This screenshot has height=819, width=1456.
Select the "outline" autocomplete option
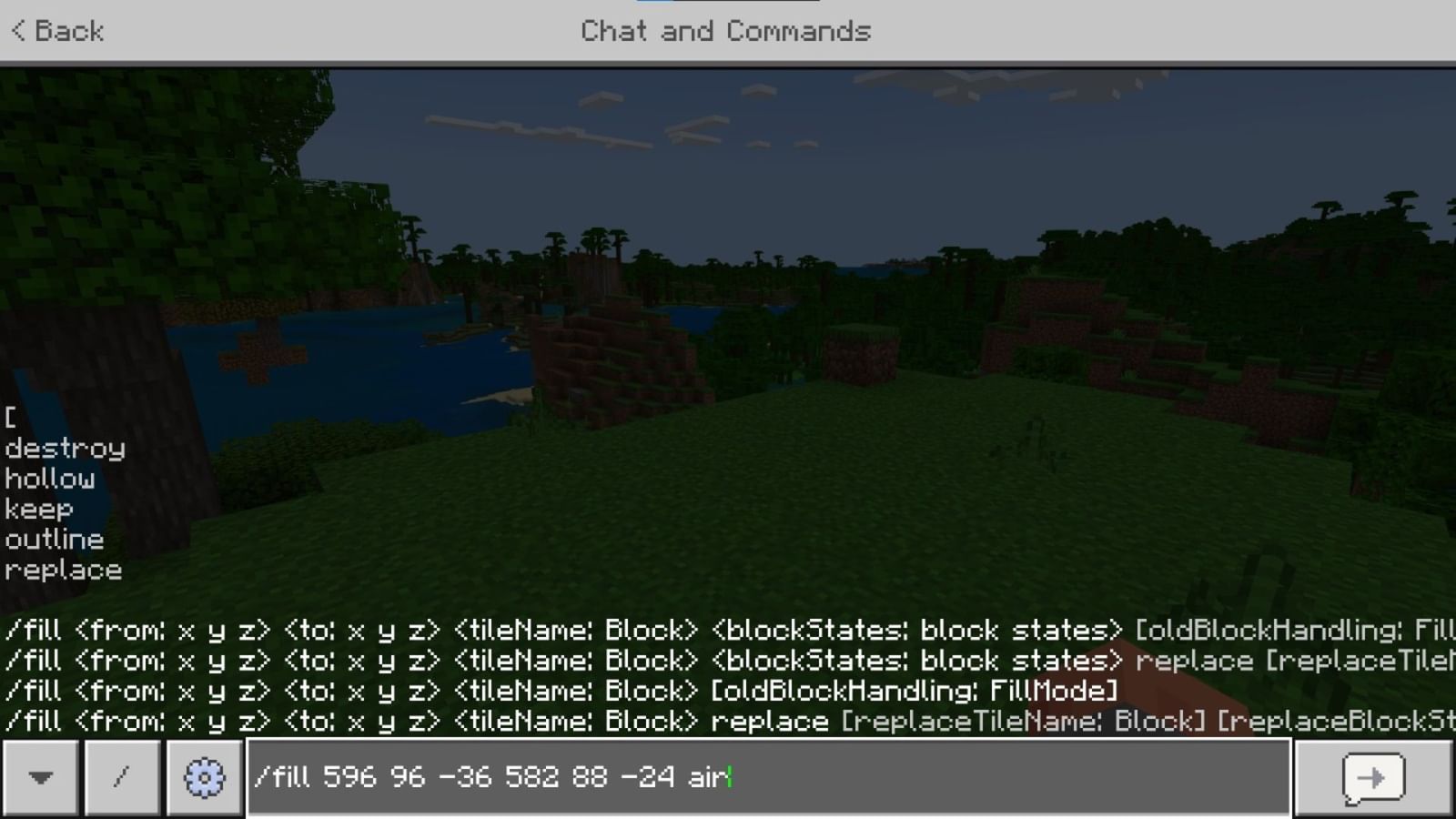click(x=53, y=539)
